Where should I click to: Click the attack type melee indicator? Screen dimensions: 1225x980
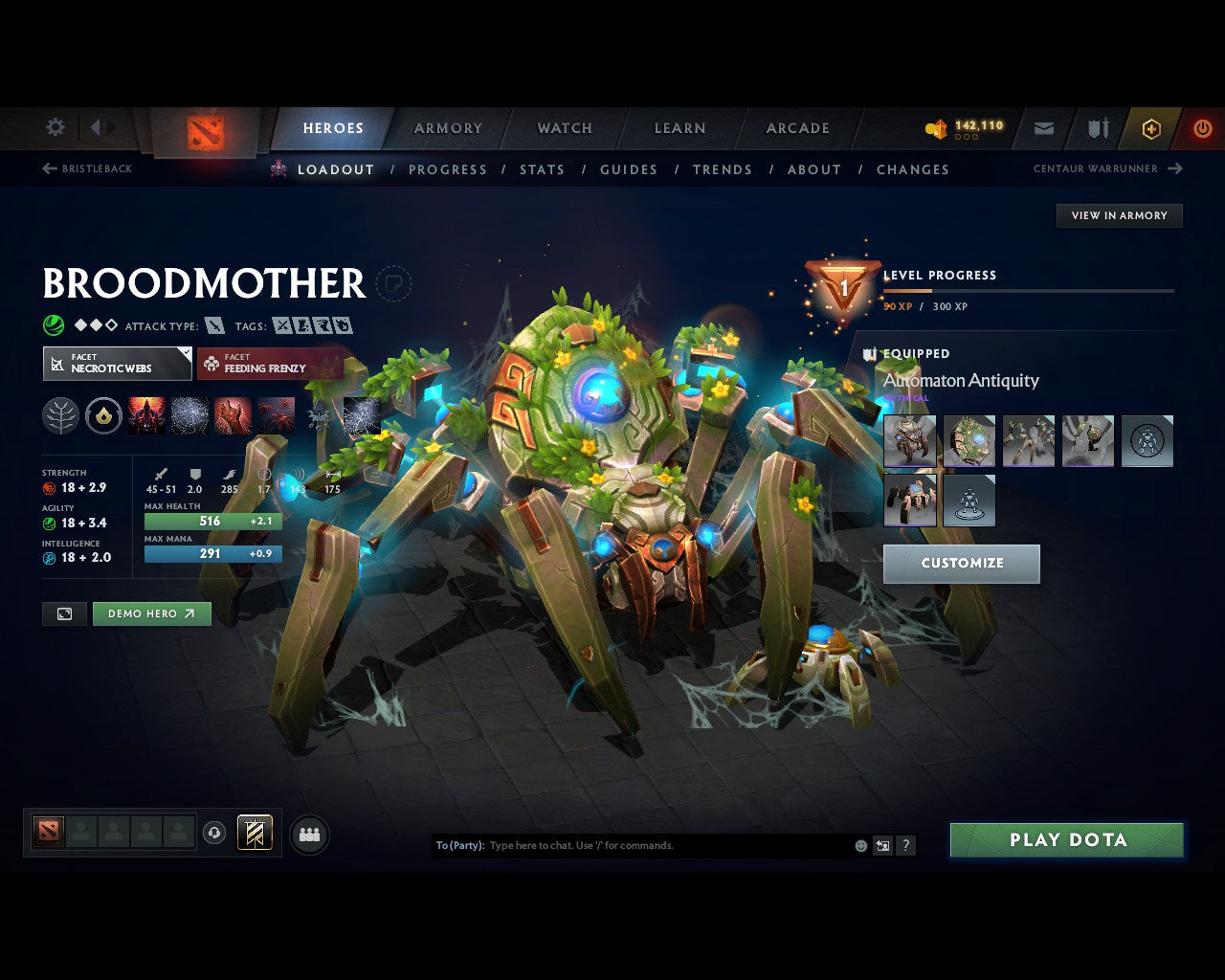tap(215, 325)
